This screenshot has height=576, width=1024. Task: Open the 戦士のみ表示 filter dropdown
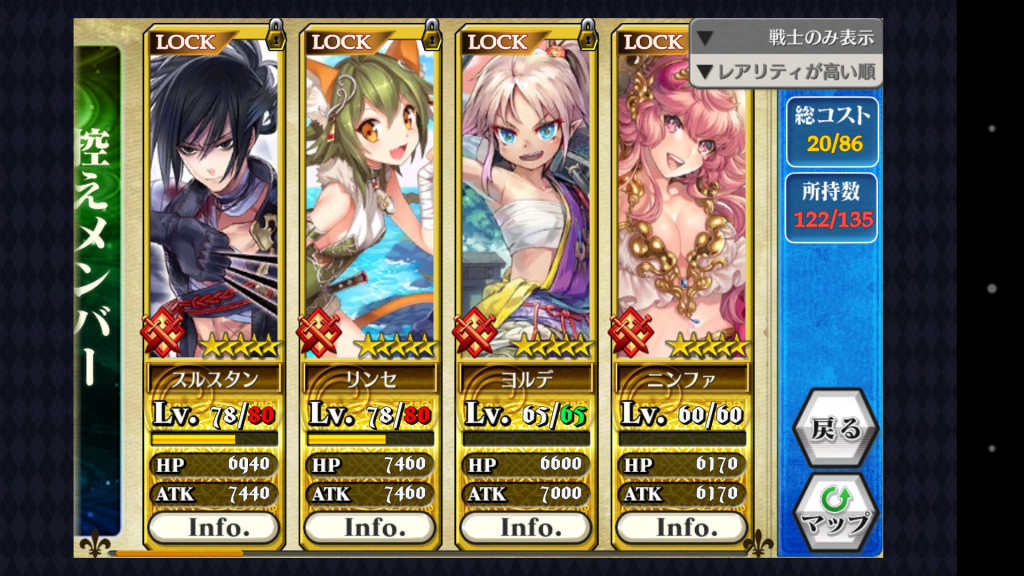[786, 38]
